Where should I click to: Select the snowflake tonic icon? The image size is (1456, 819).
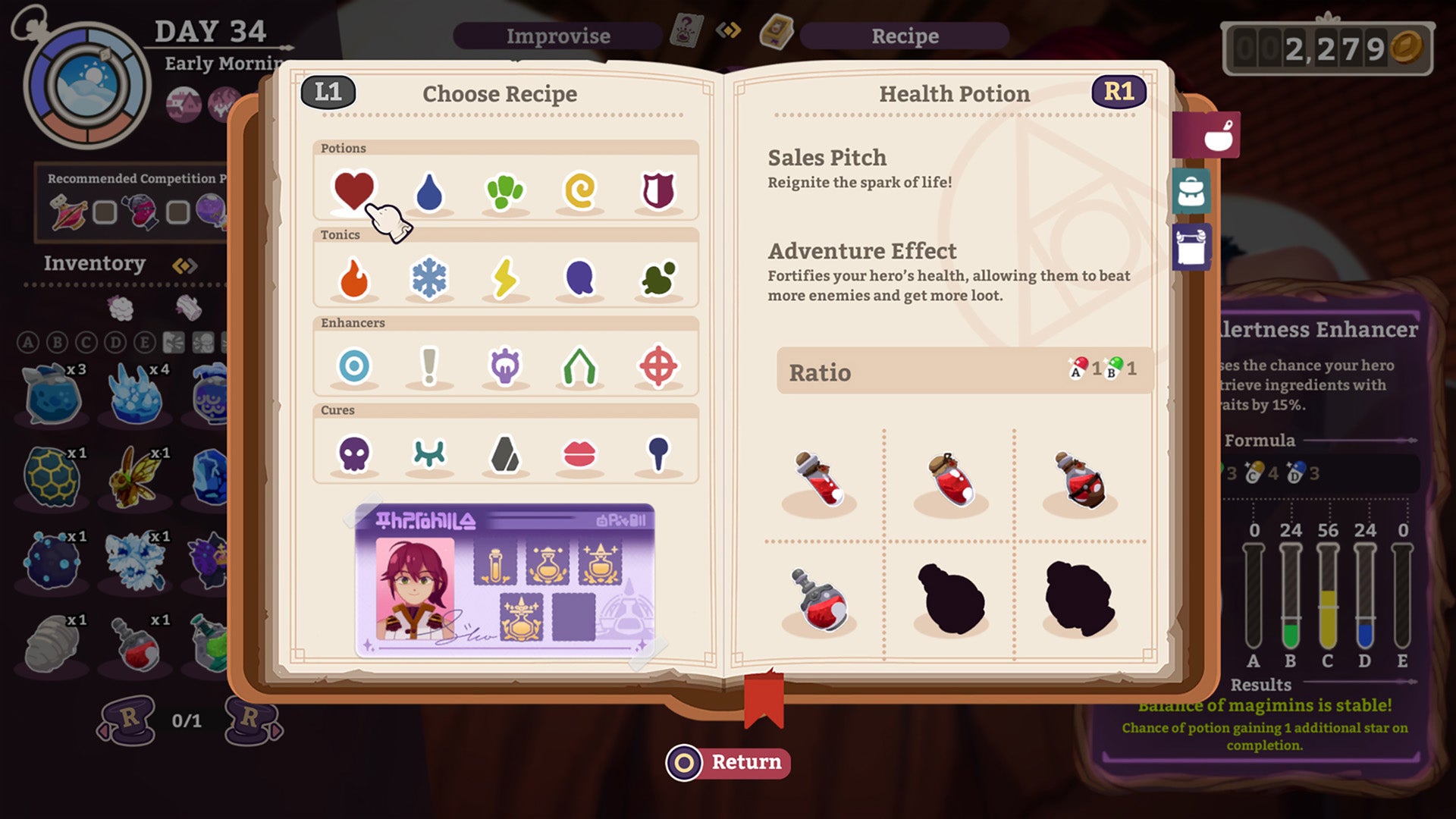pos(429,278)
